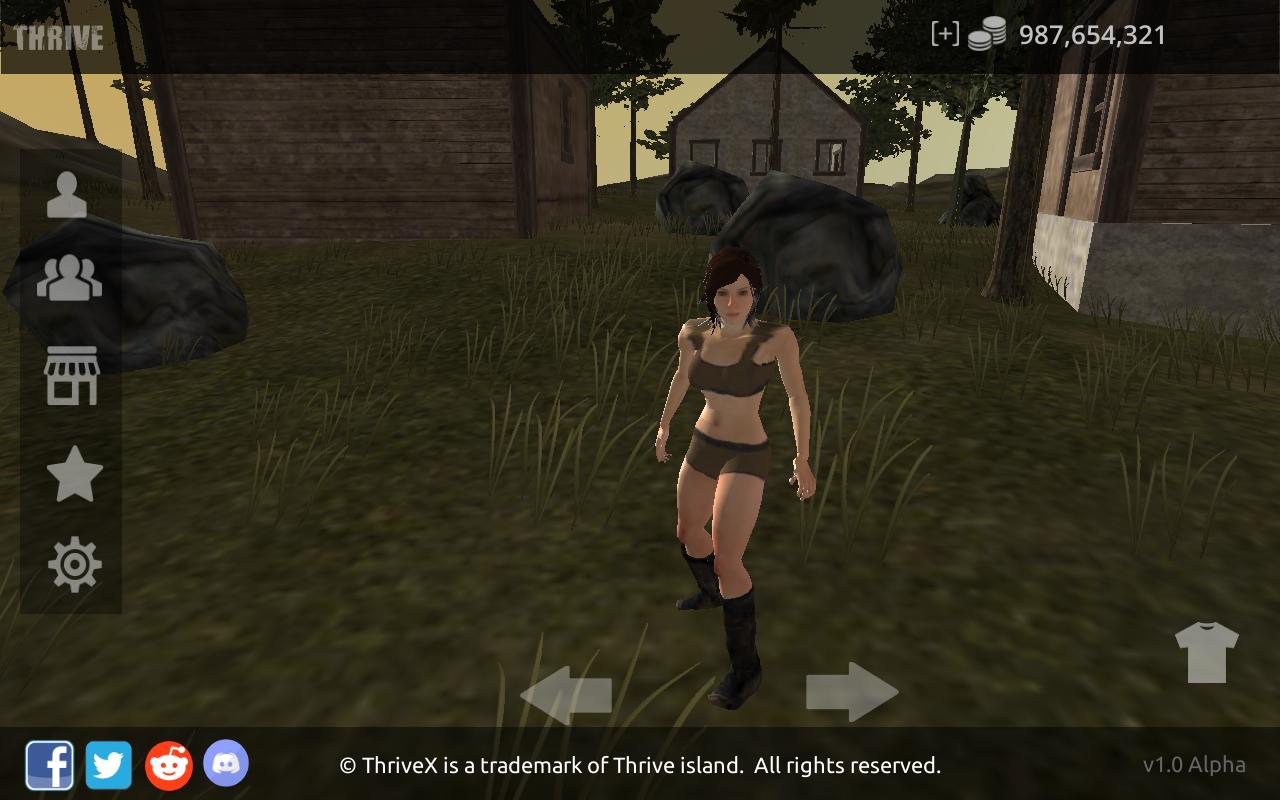This screenshot has width=1280, height=800.
Task: Click the [+] add coins button
Action: pos(944,34)
